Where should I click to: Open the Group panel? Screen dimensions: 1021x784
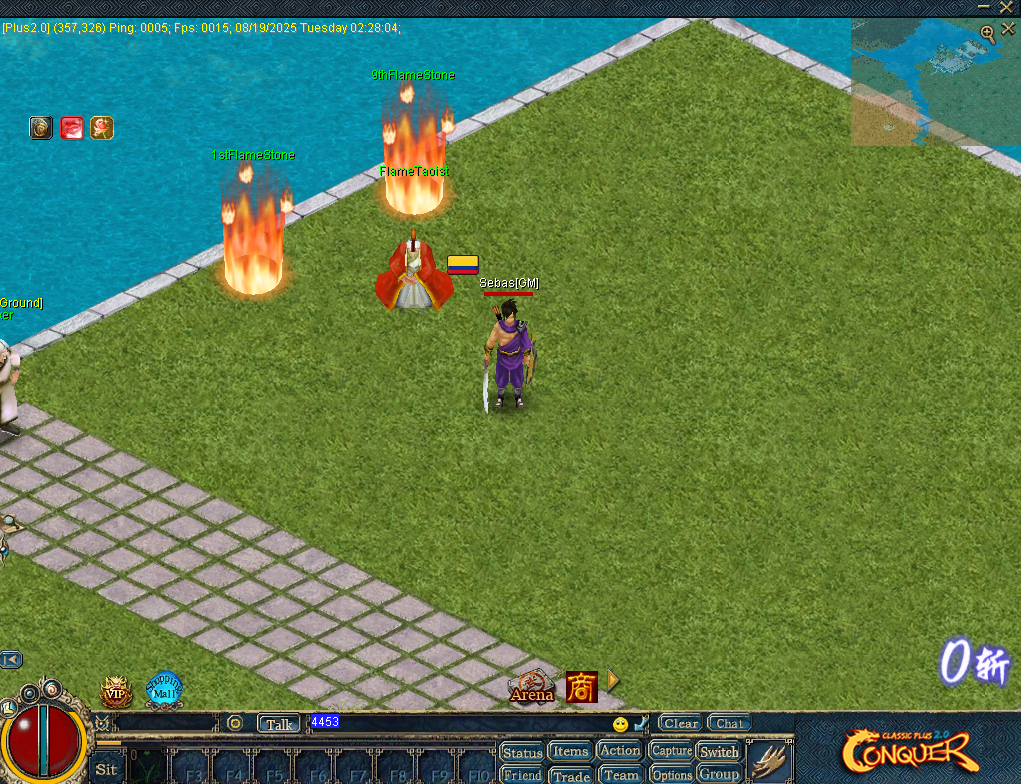pyautogui.click(x=718, y=775)
